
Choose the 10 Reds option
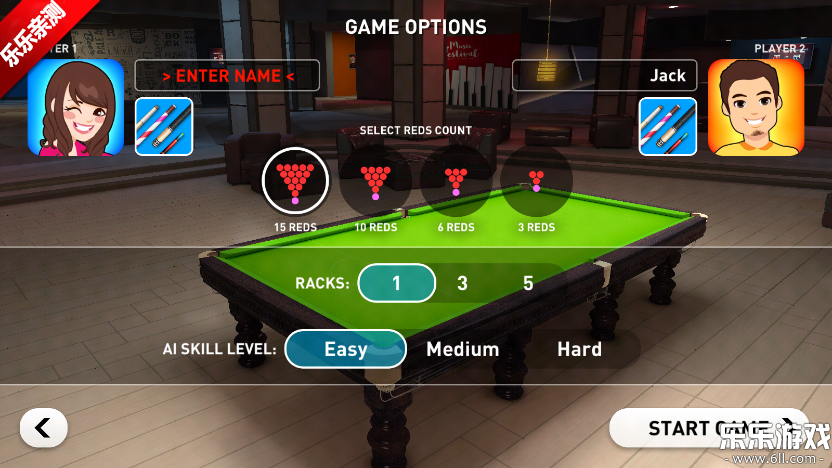(376, 182)
